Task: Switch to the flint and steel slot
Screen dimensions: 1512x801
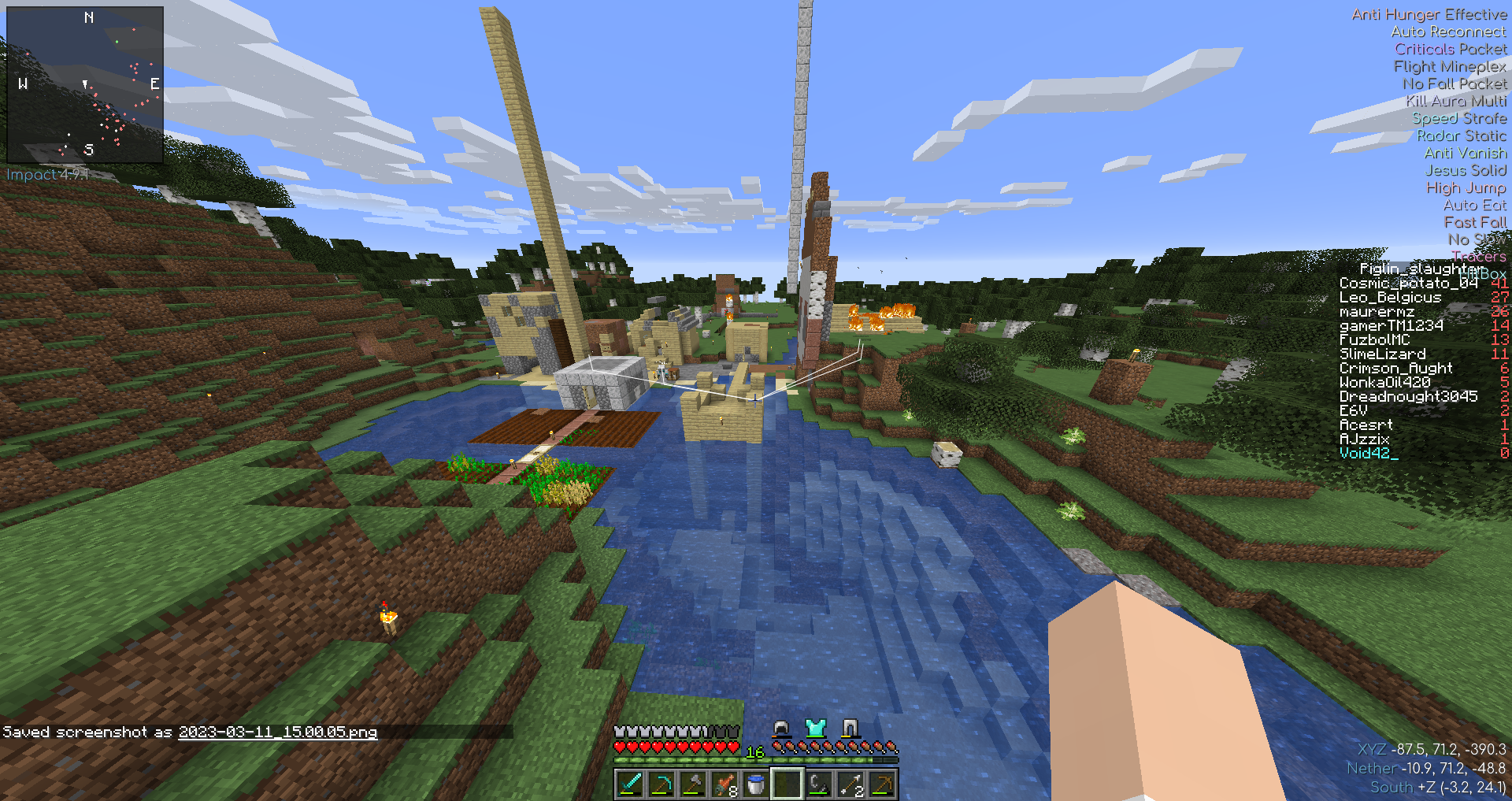Action: [x=819, y=784]
